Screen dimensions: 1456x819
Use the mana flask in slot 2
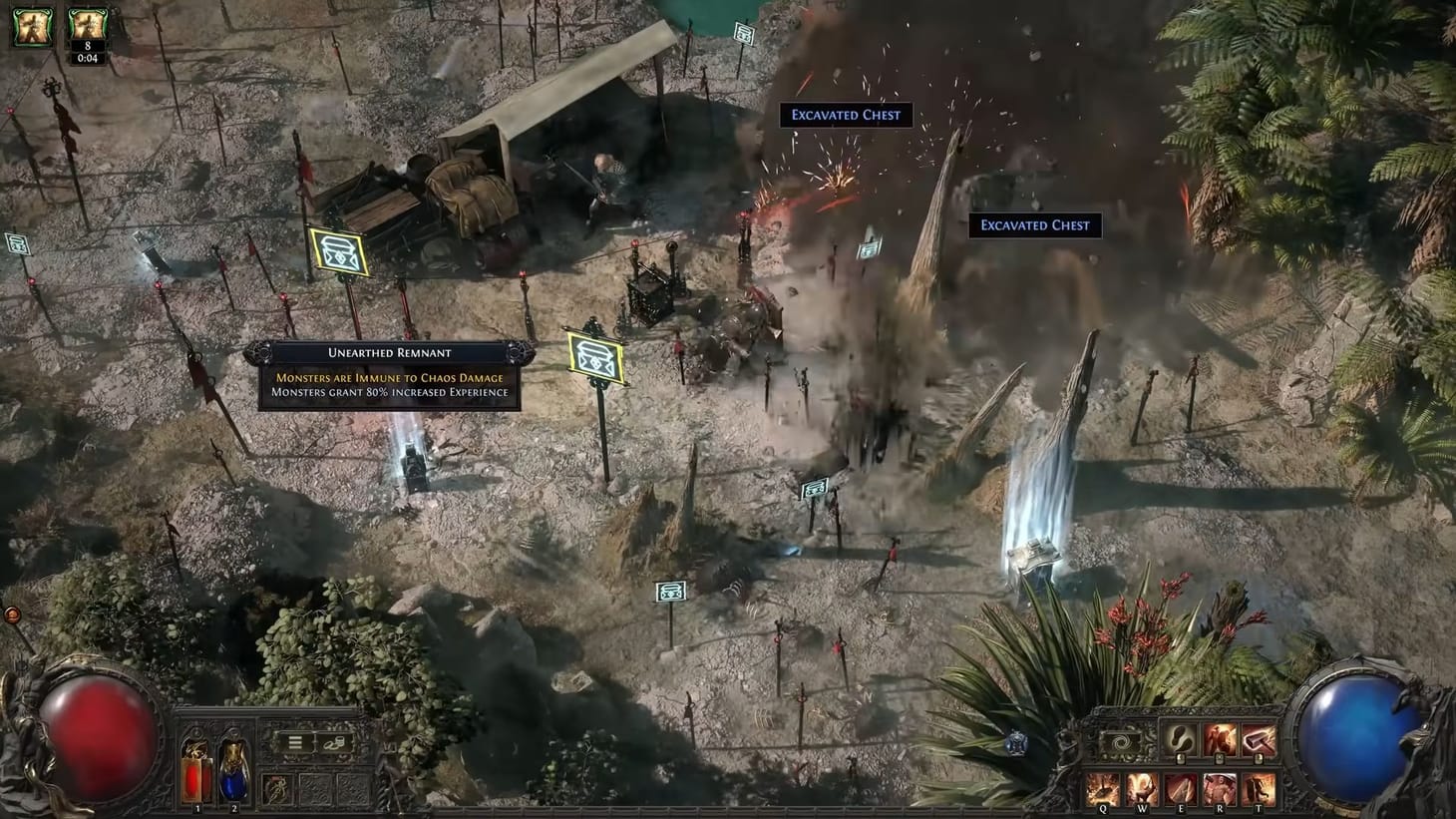[x=234, y=776]
